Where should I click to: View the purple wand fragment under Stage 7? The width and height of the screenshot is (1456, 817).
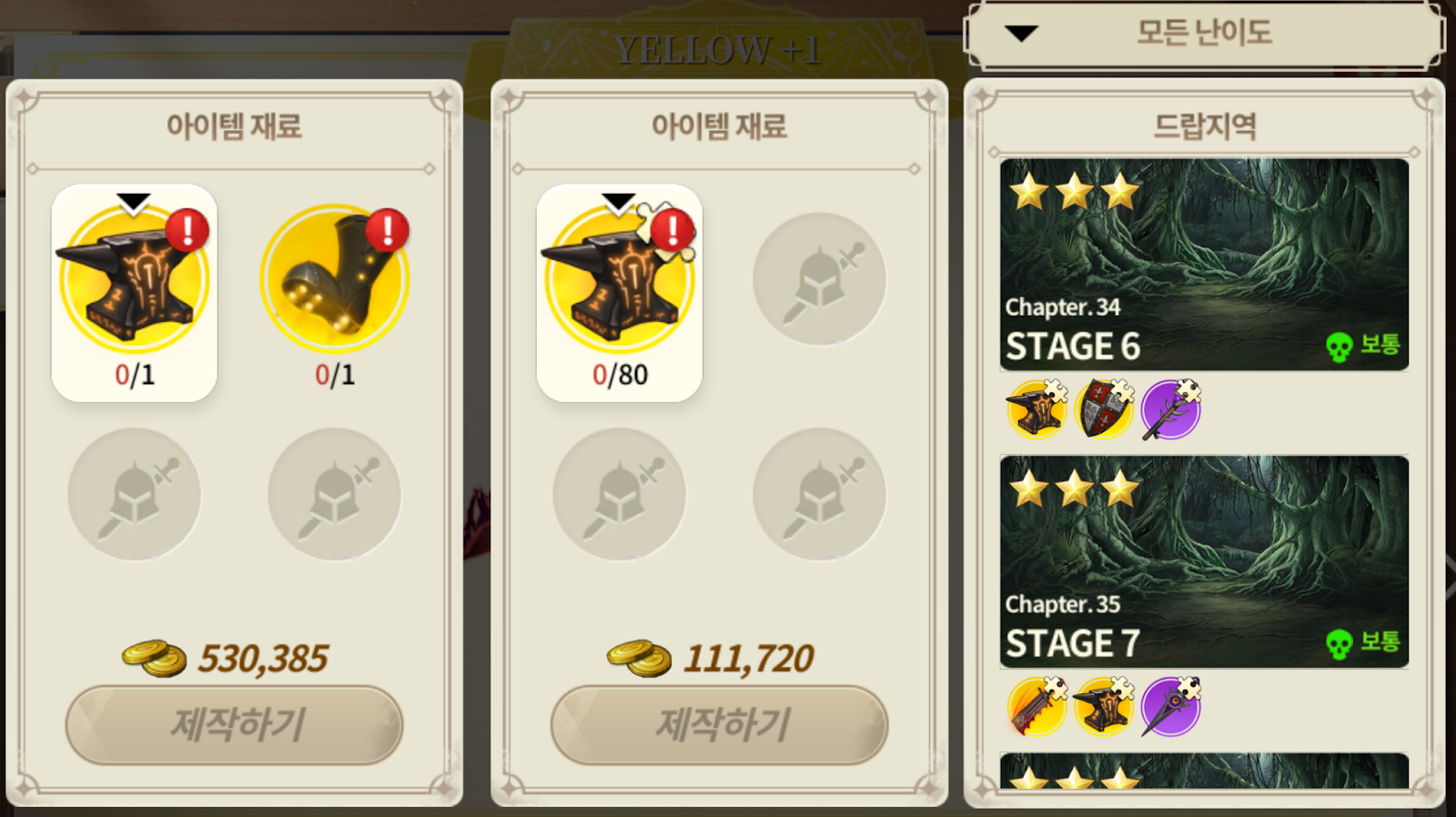[x=1171, y=707]
